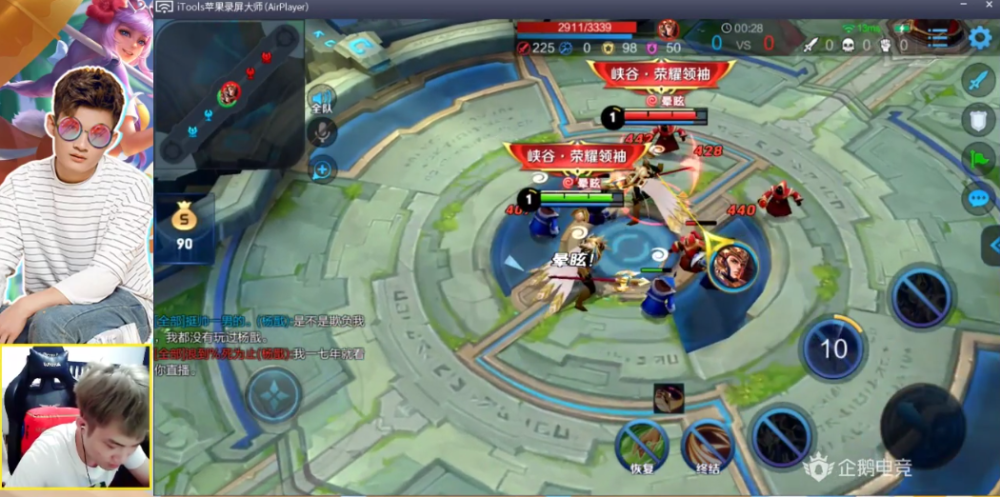The height and width of the screenshot is (497, 1000).
Task: Use the 恢复 recovery skill
Action: (641, 444)
